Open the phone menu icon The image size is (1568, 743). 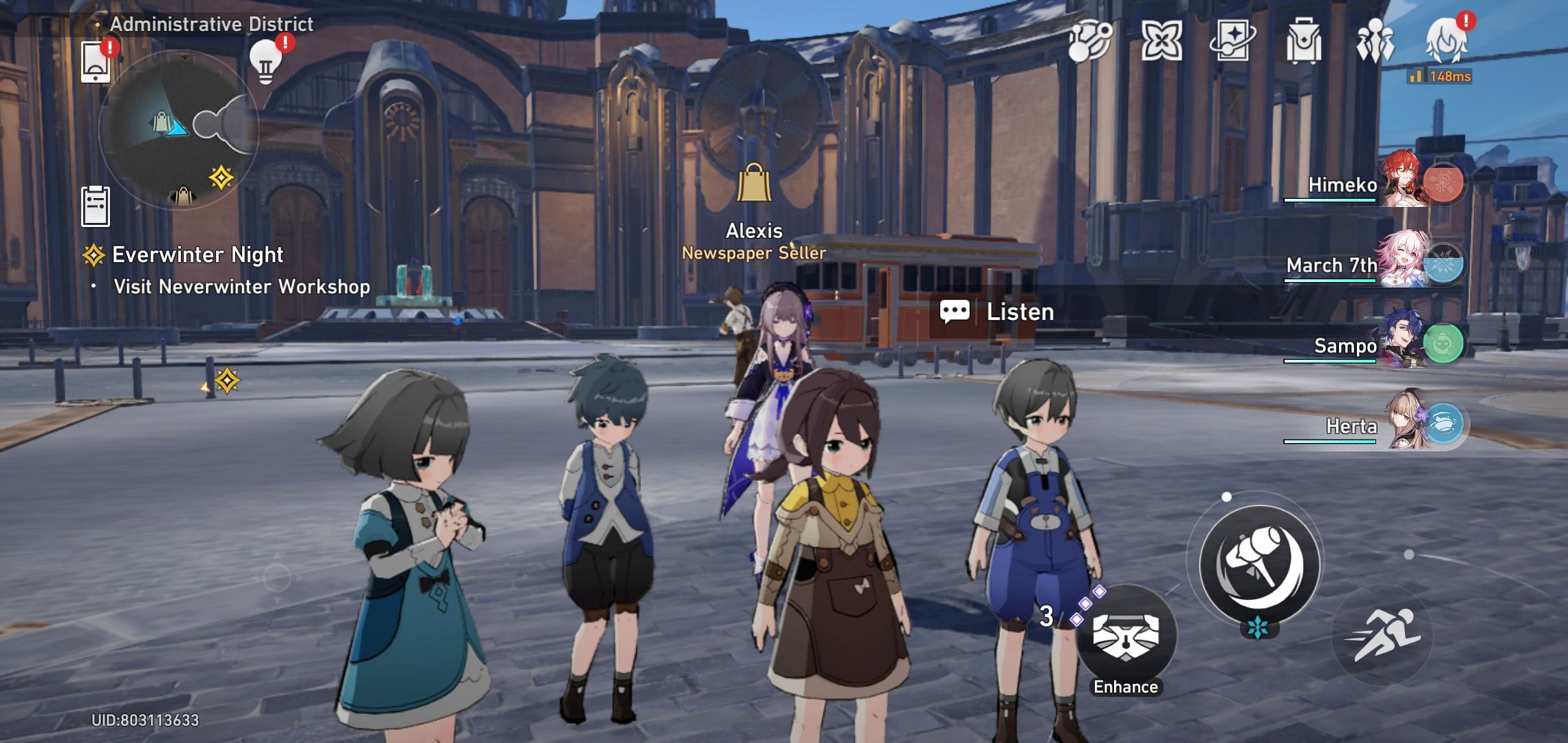tap(96, 62)
